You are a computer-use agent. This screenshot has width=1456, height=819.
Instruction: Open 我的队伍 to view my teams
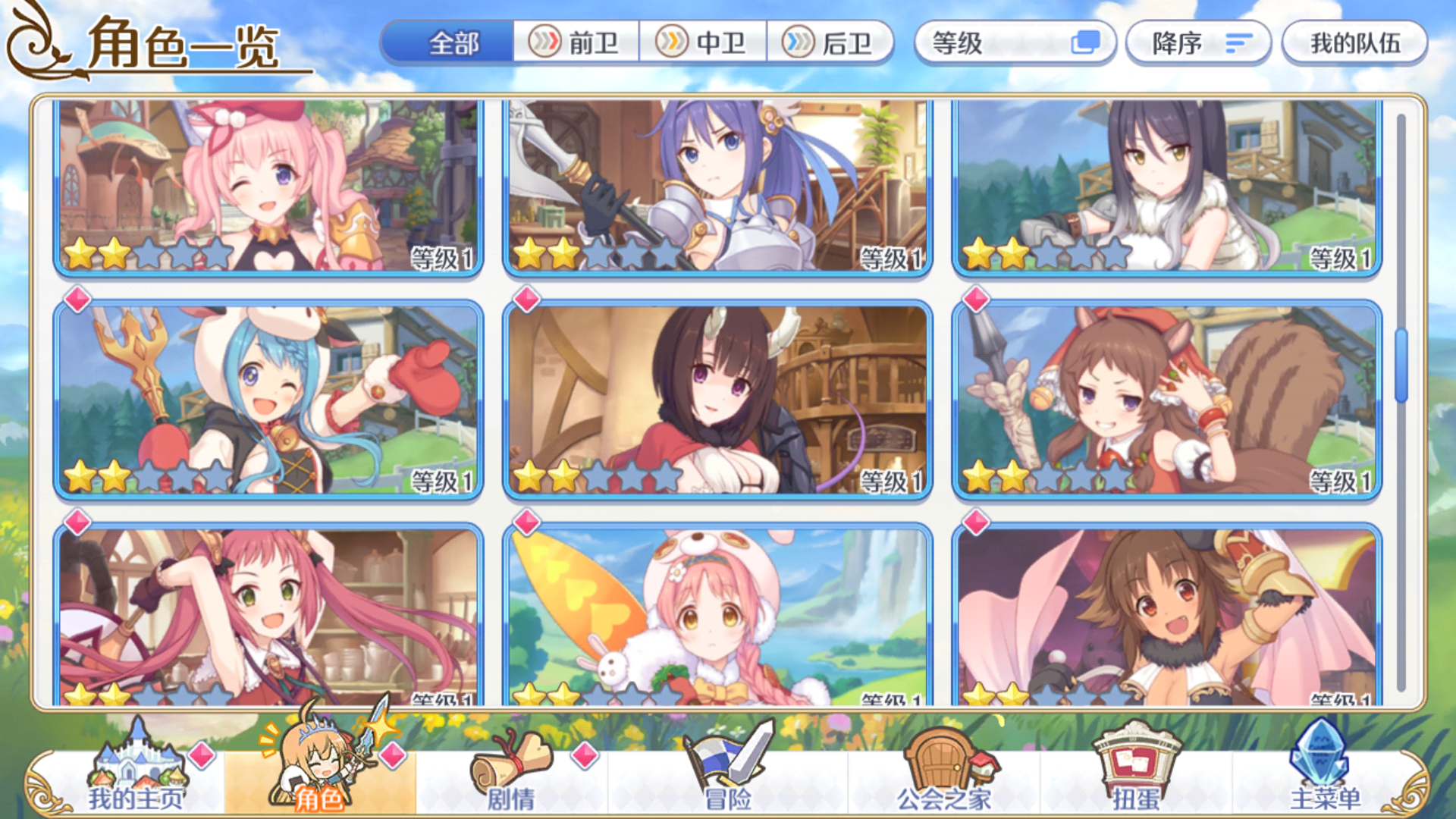coord(1354,44)
